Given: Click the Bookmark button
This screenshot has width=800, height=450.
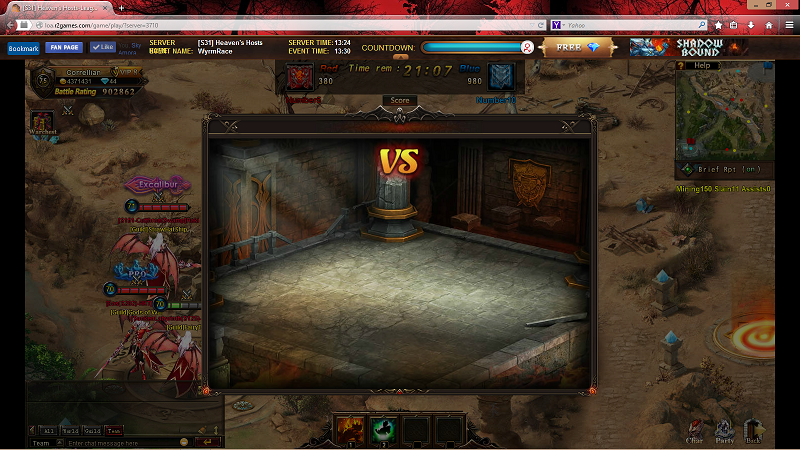Looking at the screenshot, I should [x=23, y=47].
